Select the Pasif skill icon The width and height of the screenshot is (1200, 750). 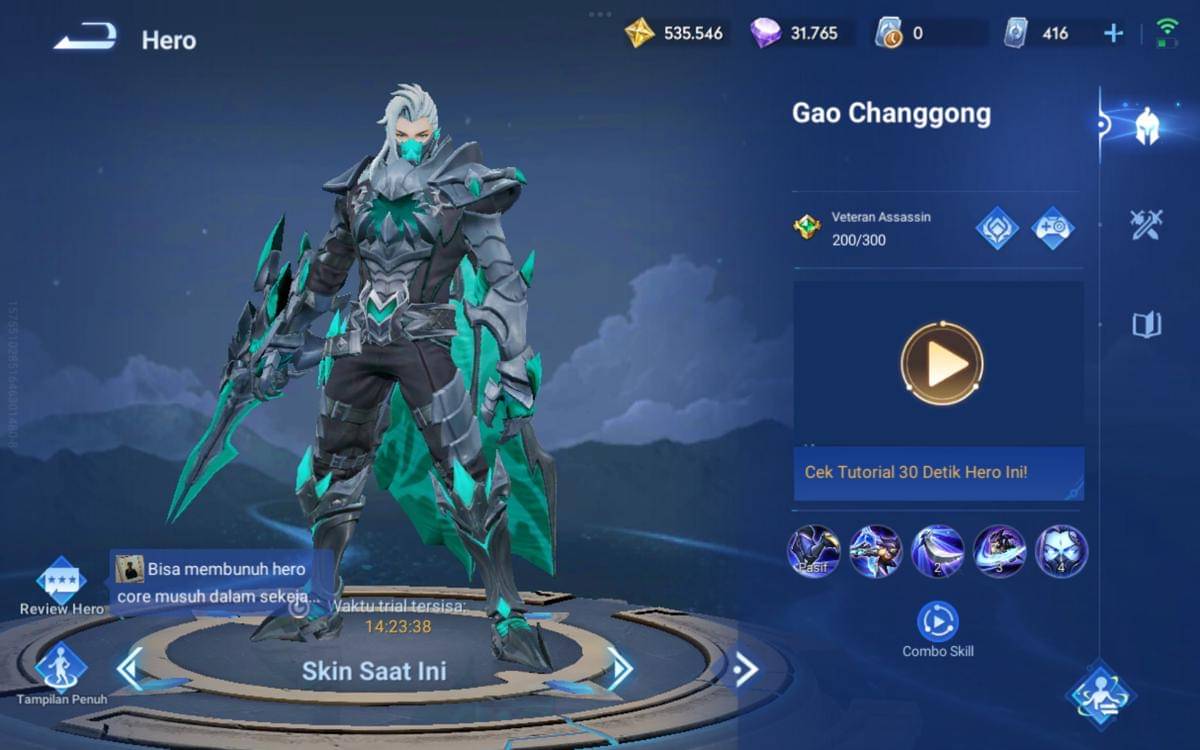coord(813,551)
